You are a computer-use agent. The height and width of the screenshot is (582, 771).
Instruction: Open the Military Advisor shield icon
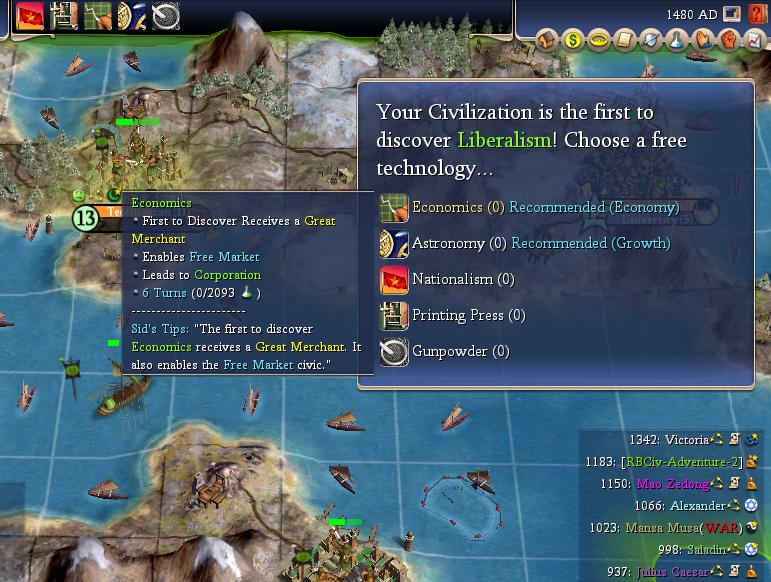coord(651,41)
